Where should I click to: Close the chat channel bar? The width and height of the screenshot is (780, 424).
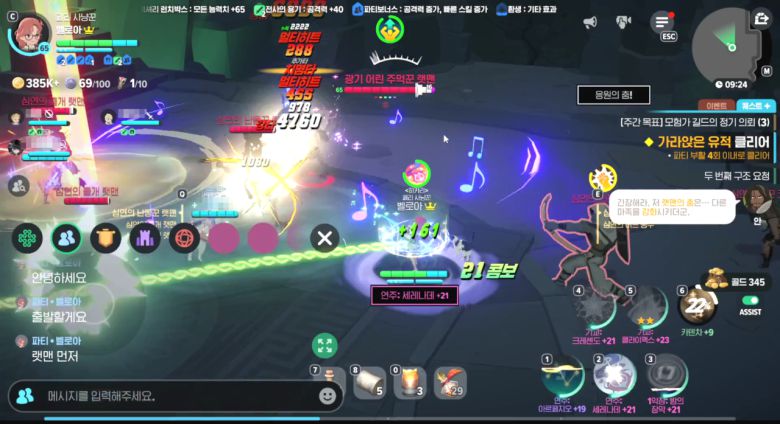[324, 238]
